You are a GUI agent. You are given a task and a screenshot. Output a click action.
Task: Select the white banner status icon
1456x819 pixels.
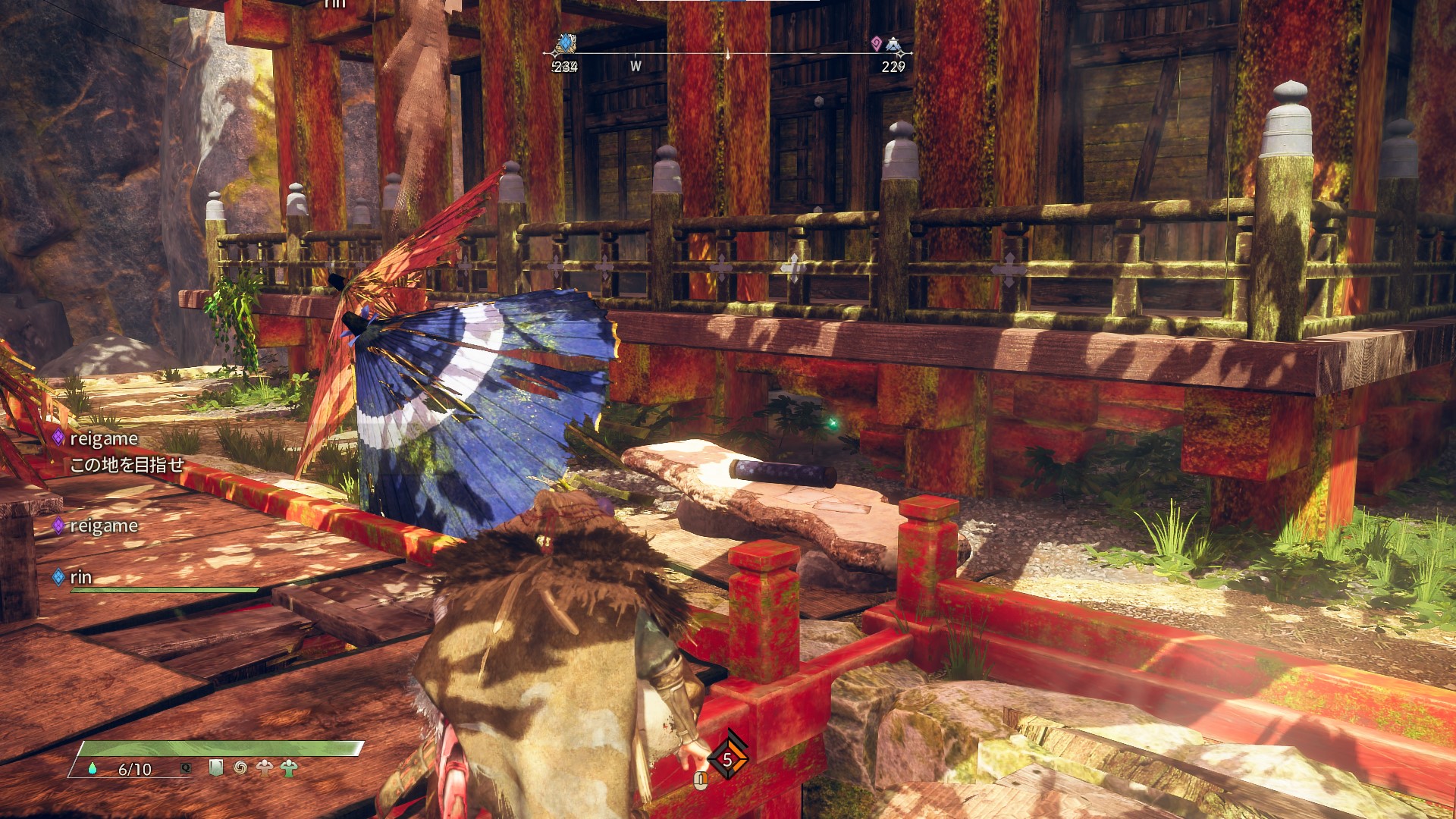(x=216, y=768)
